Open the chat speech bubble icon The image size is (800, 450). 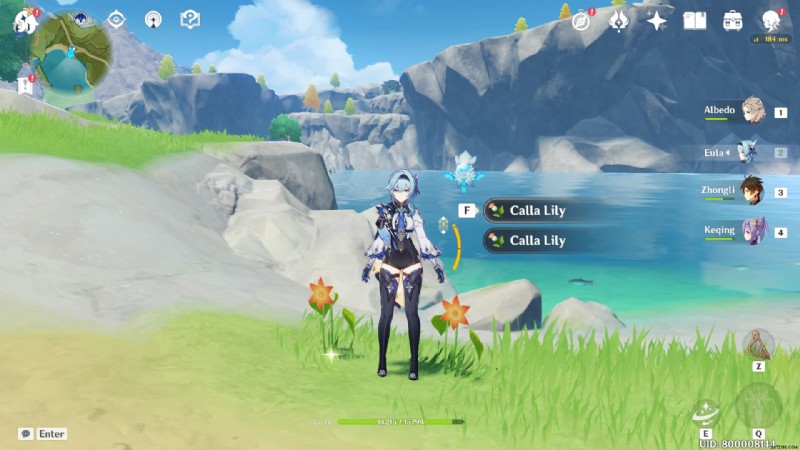tap(25, 434)
